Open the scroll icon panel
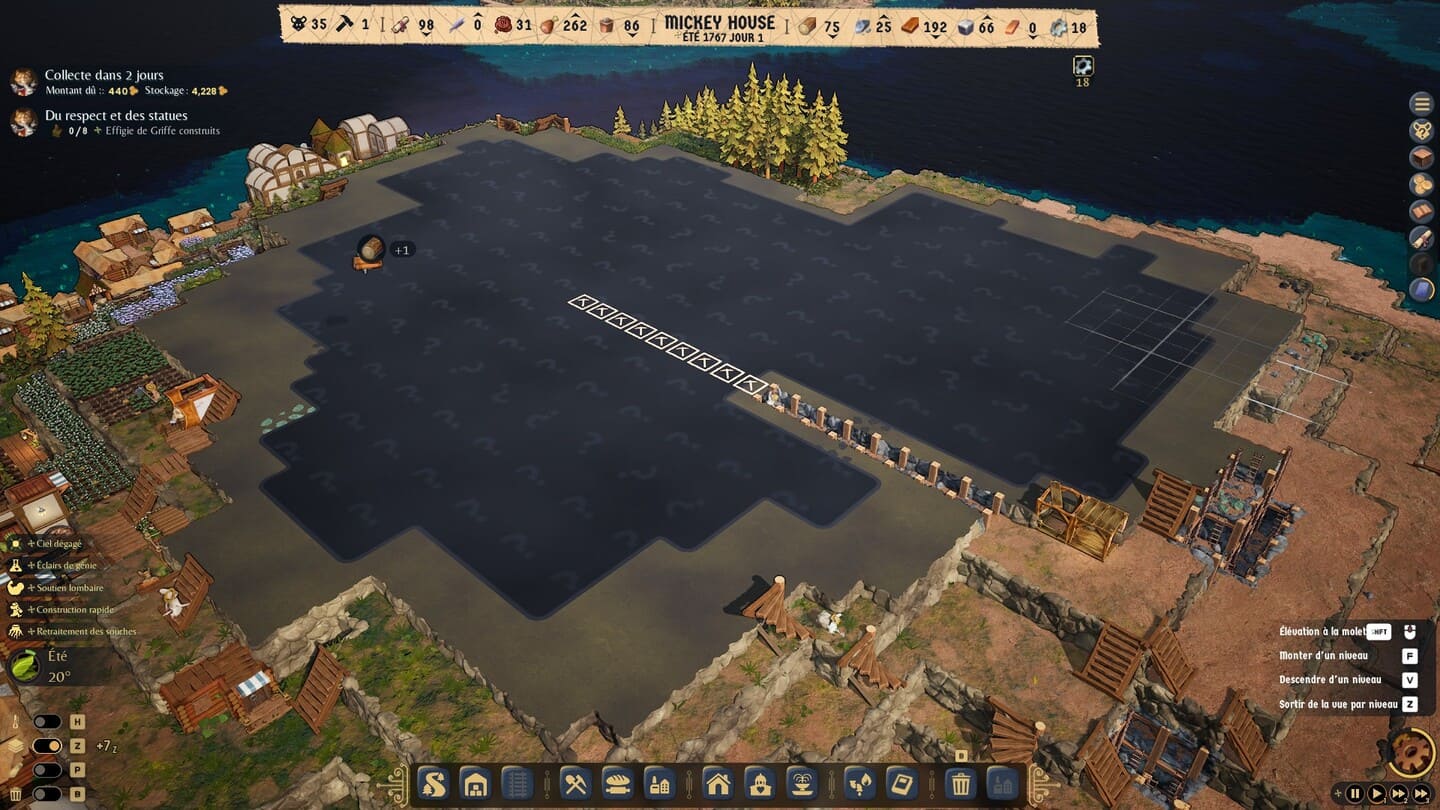Viewport: 1440px width, 810px height. click(1421, 237)
